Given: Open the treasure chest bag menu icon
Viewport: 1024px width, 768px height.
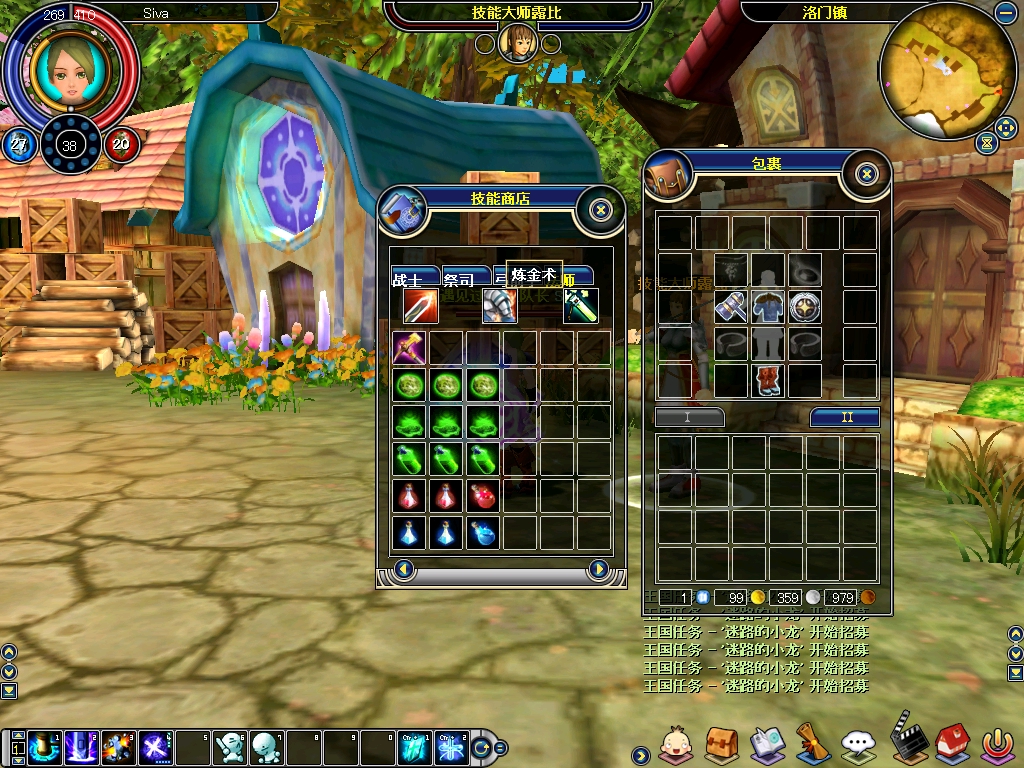Looking at the screenshot, I should (722, 743).
